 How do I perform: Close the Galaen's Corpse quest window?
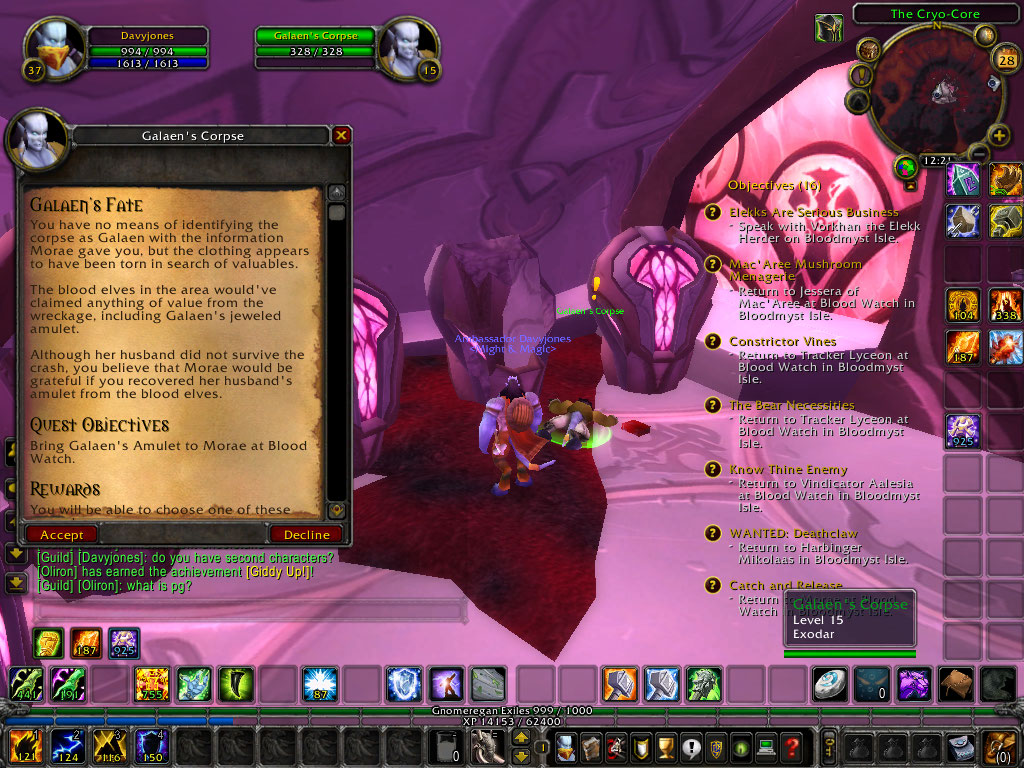[342, 135]
